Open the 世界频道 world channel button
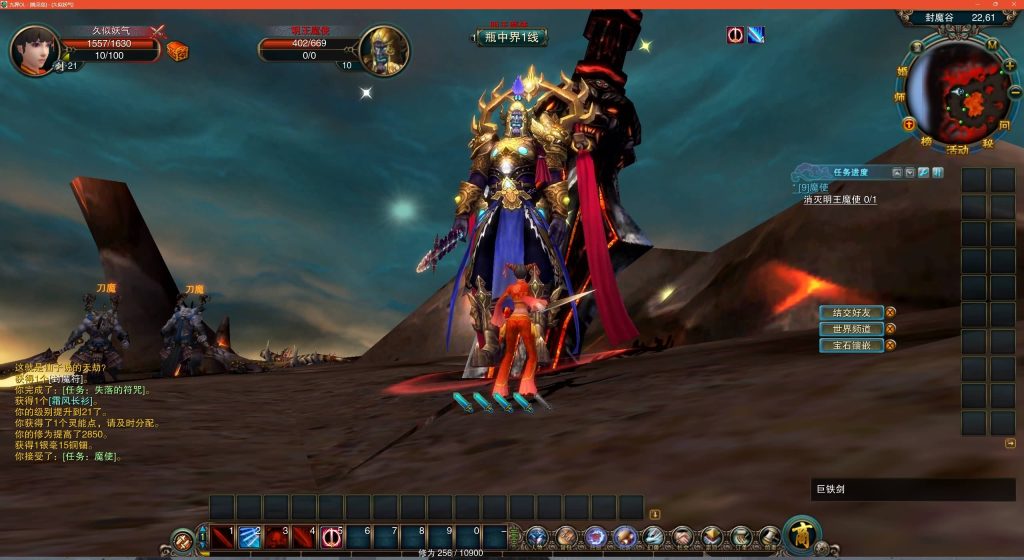 [x=851, y=329]
